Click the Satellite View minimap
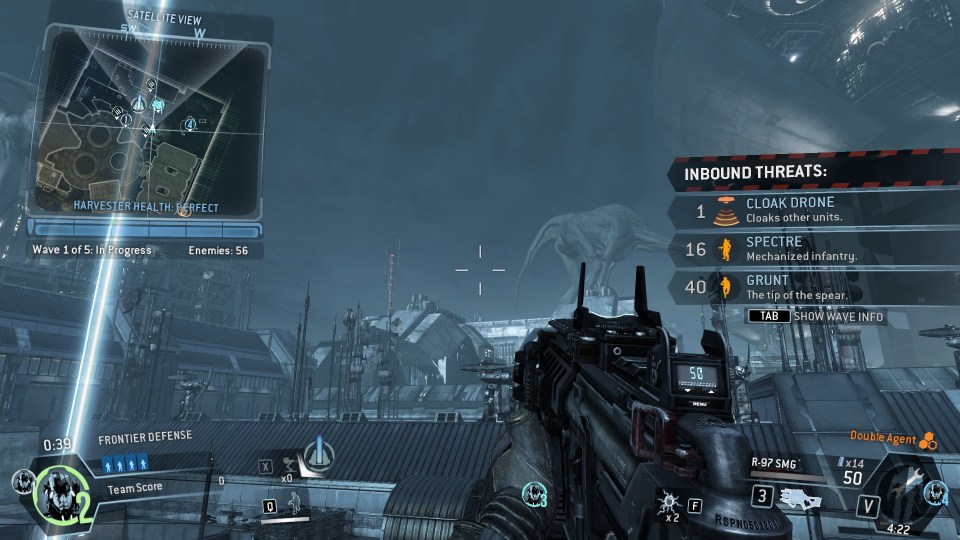This screenshot has width=960, height=540. click(x=150, y=118)
